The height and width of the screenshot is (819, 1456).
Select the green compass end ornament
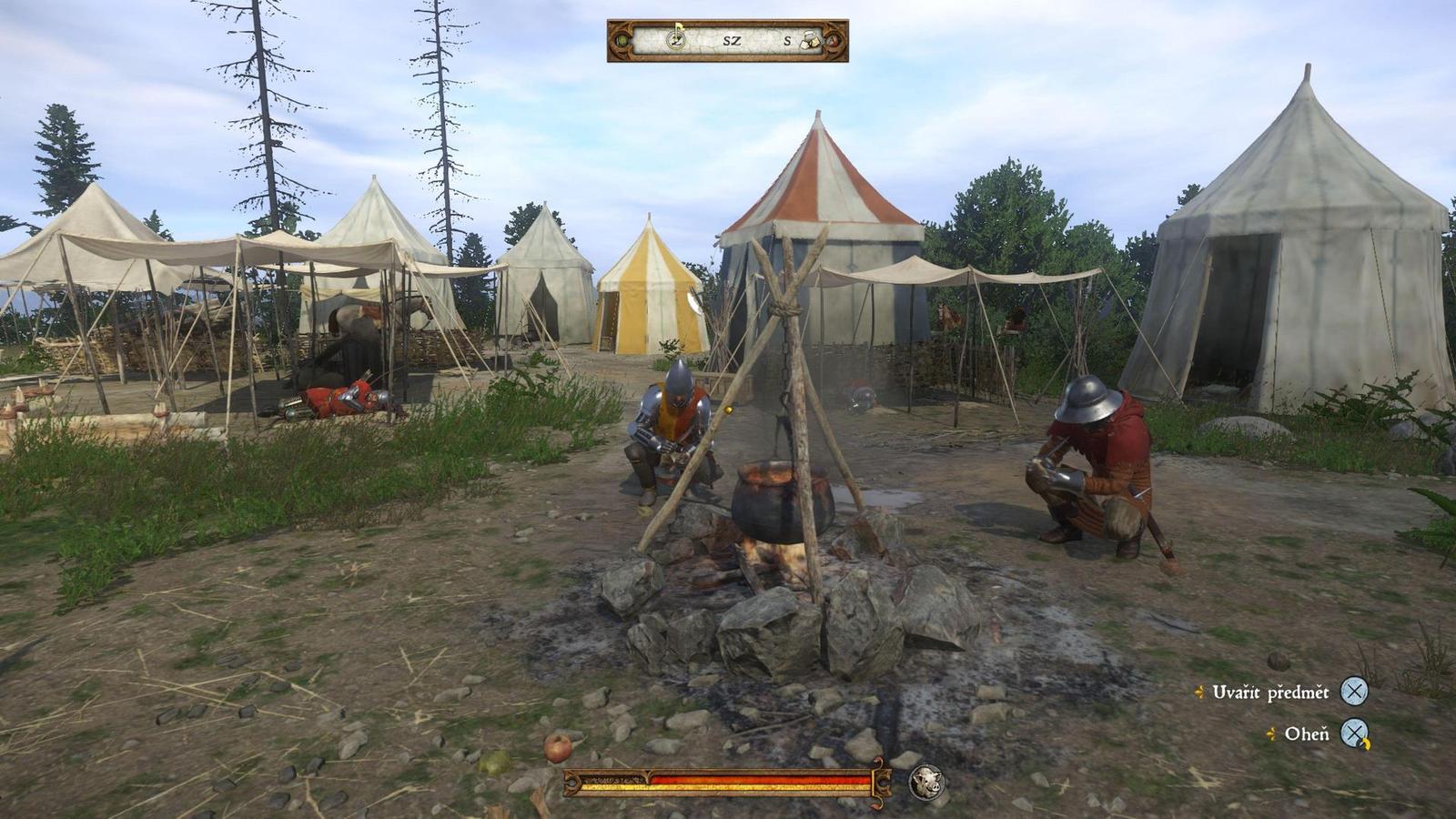pos(622,41)
